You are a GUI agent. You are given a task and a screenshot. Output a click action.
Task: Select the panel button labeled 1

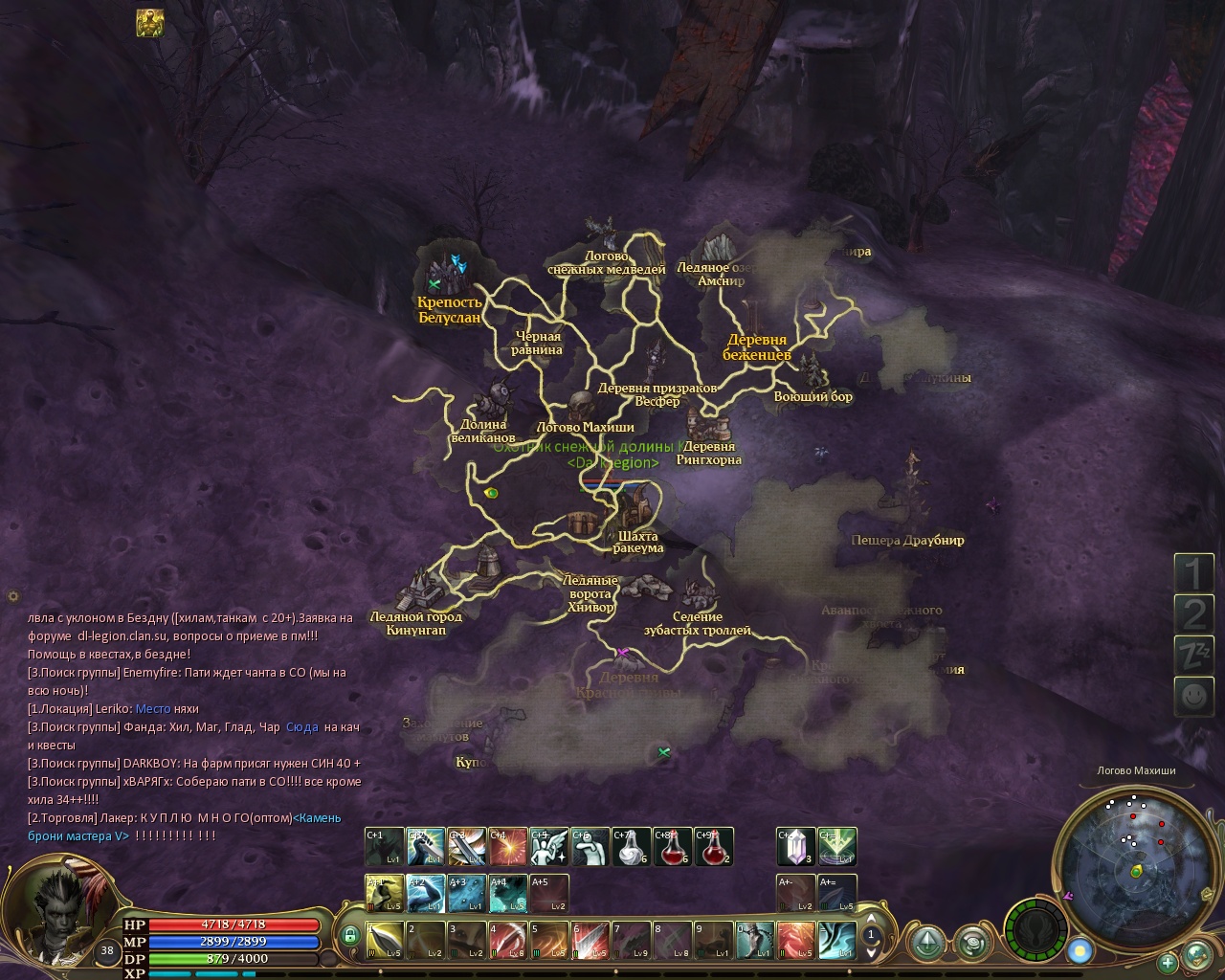tap(1192, 573)
